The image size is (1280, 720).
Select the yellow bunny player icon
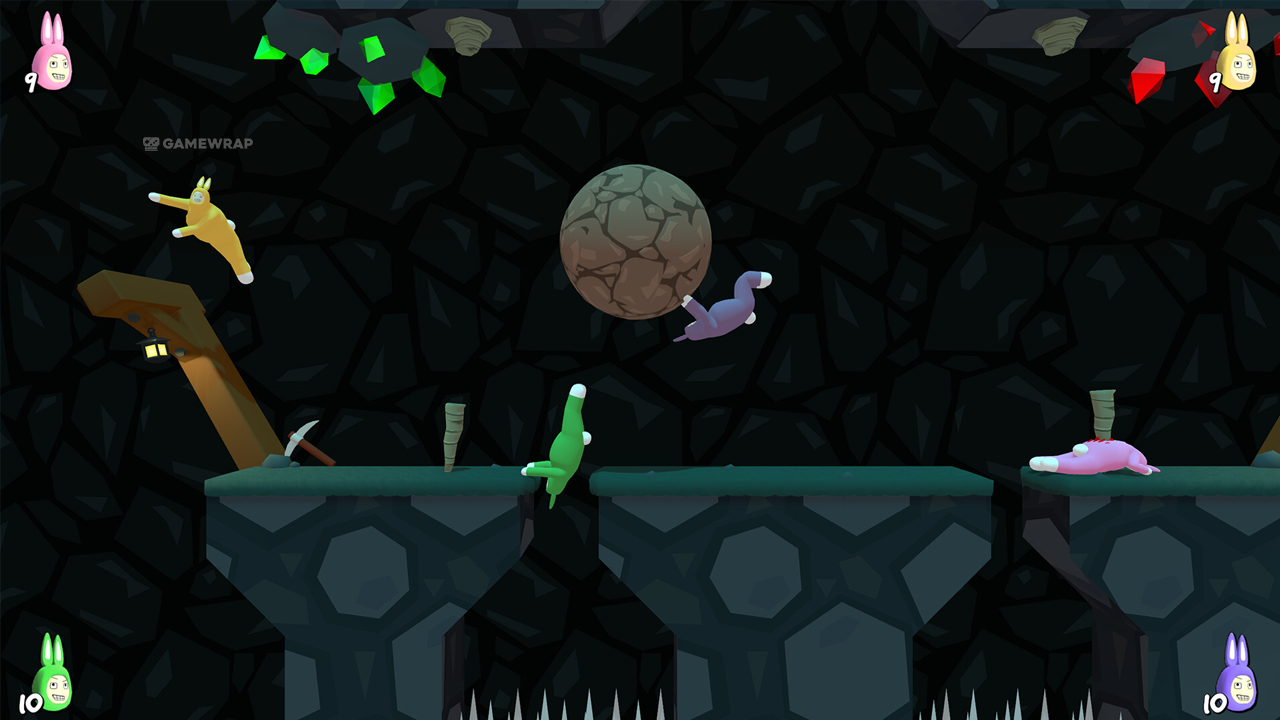point(1238,55)
